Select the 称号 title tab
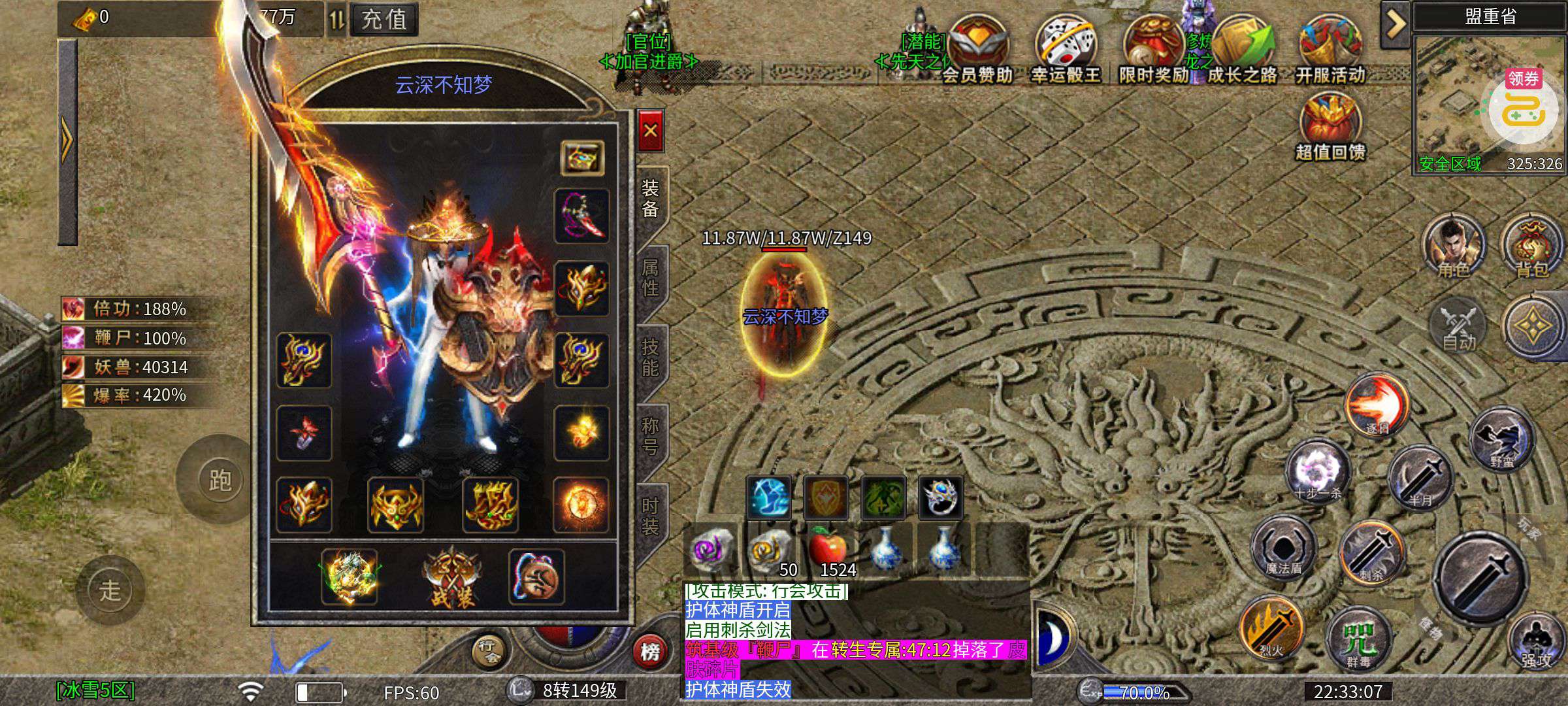Viewport: 1568px width, 706px height. (650, 437)
